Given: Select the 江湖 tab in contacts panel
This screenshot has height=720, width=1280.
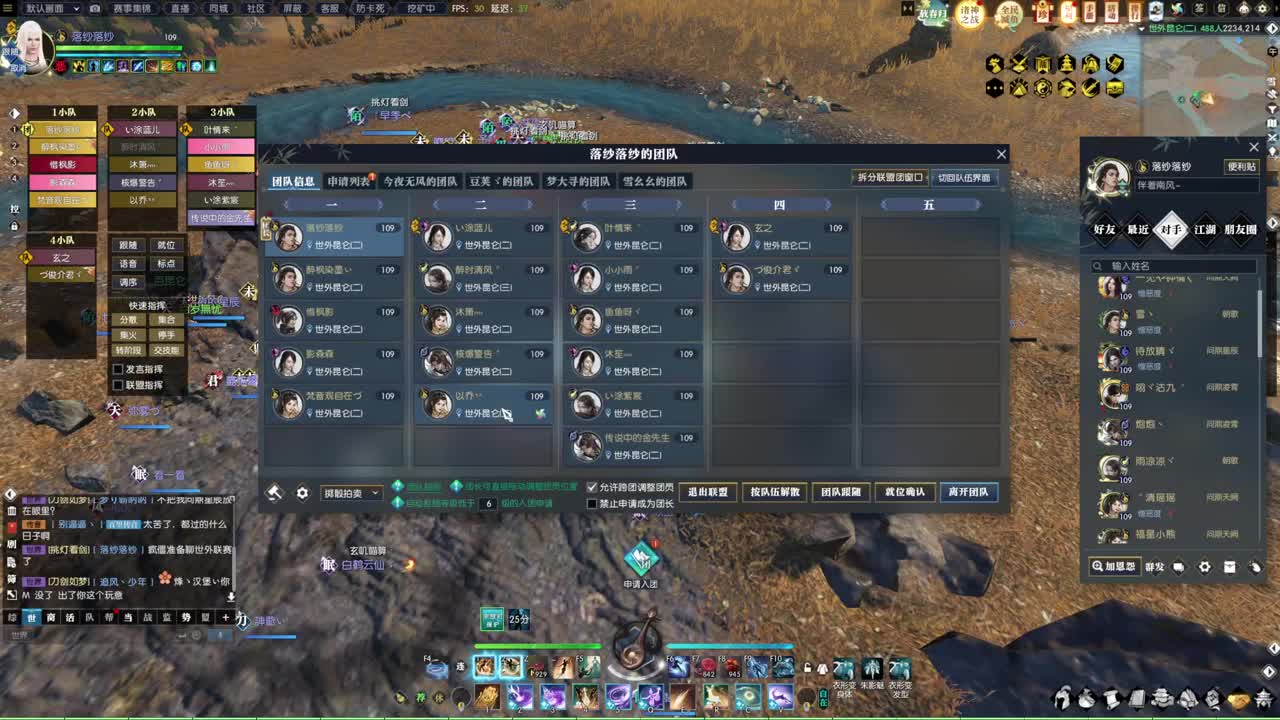Looking at the screenshot, I should [x=1205, y=231].
